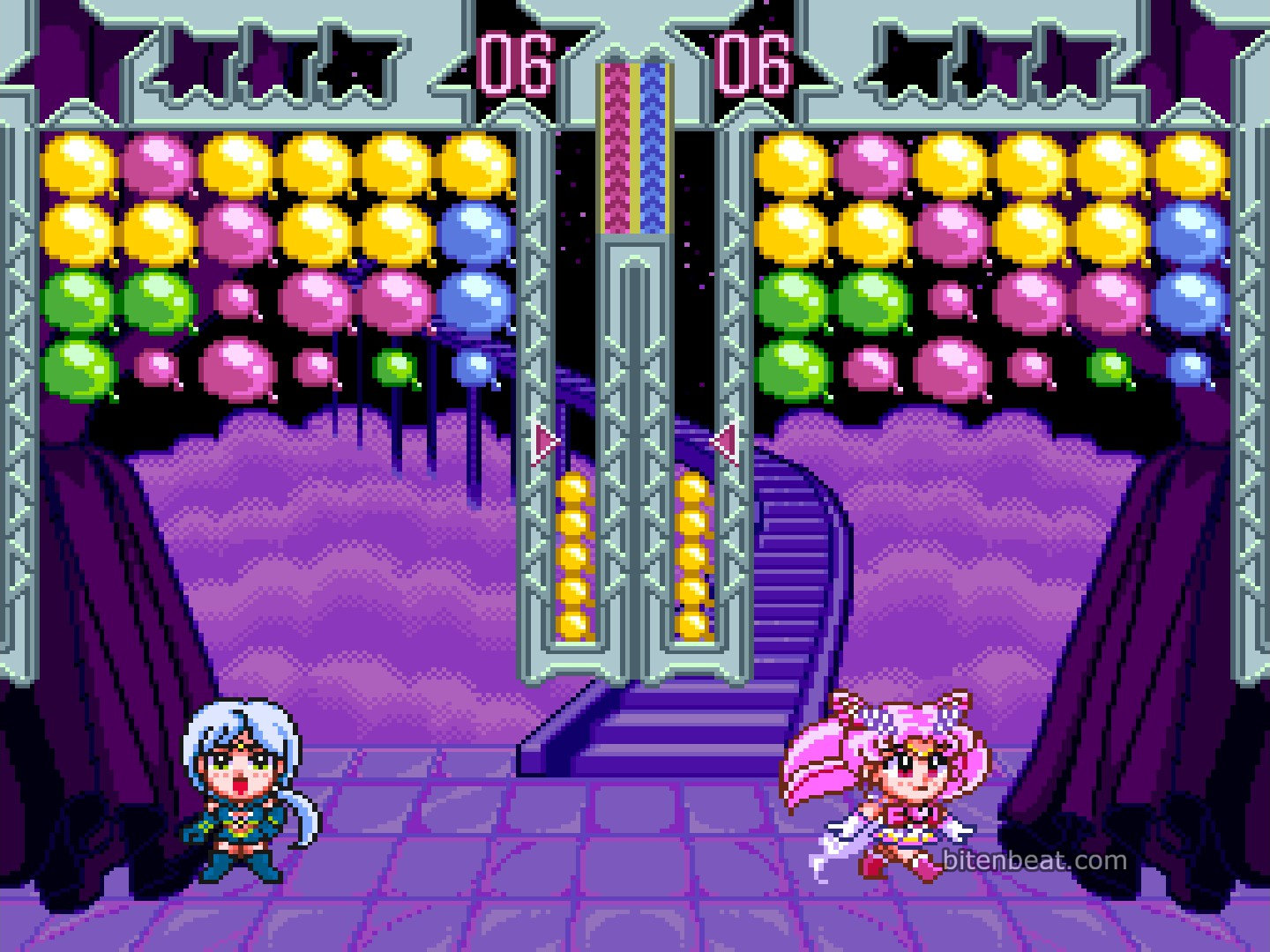Select the small blue balloon on the silver-haired girl's board
The height and width of the screenshot is (952, 1270).
476,365
